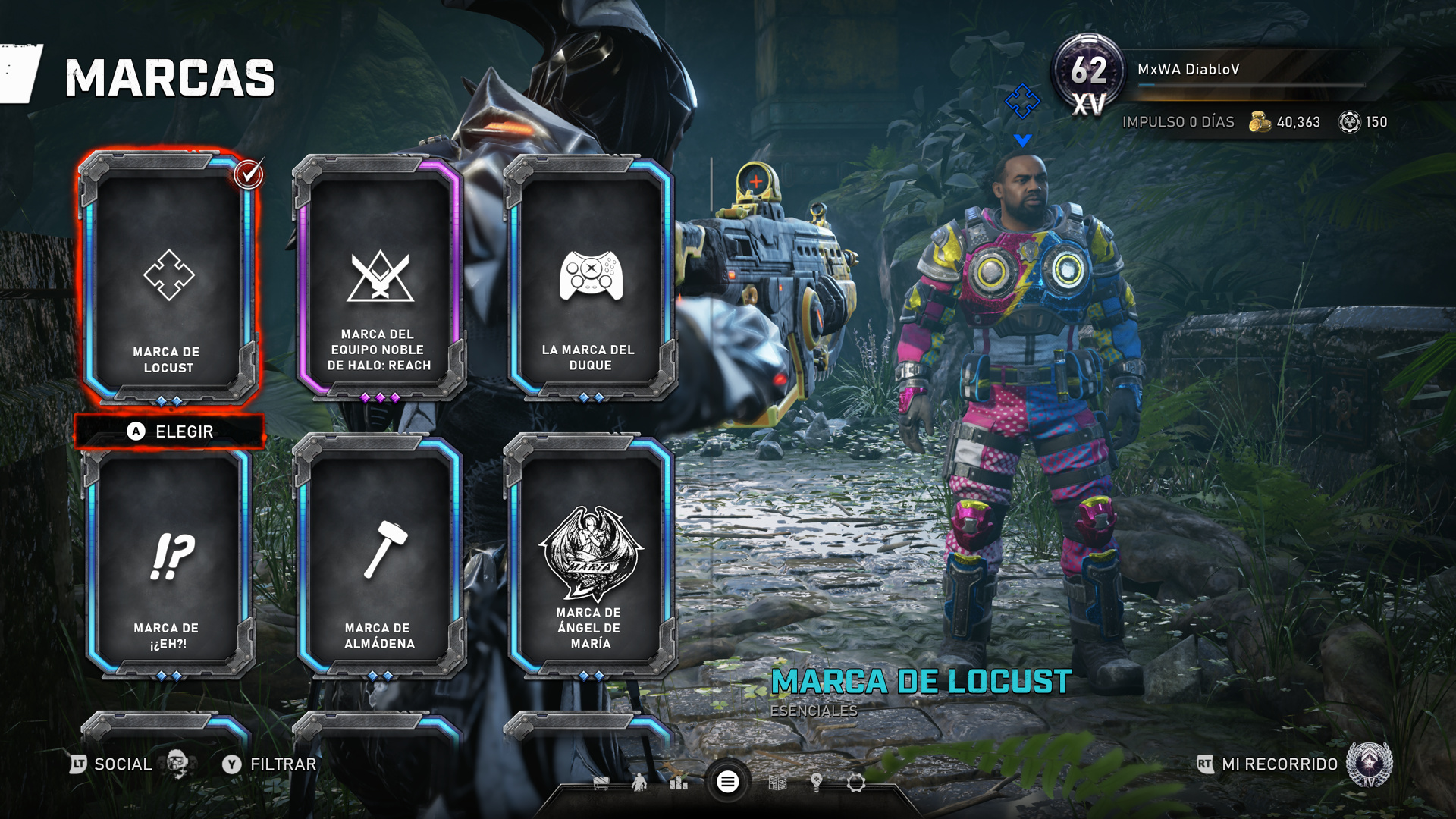The width and height of the screenshot is (1456, 819).
Task: Show the stats bar-chart icon
Action: pos(679,783)
